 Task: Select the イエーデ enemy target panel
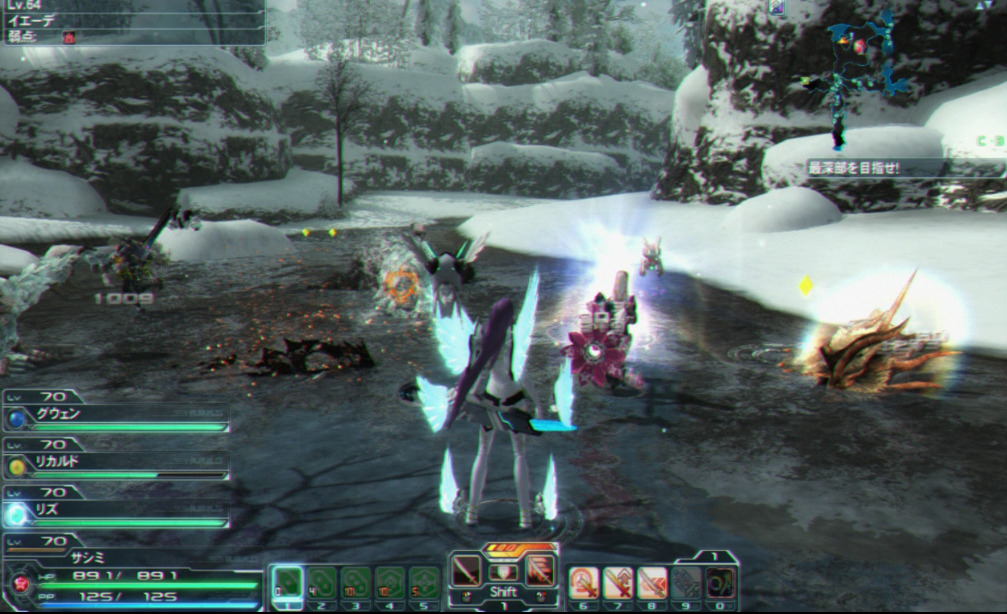133,22
